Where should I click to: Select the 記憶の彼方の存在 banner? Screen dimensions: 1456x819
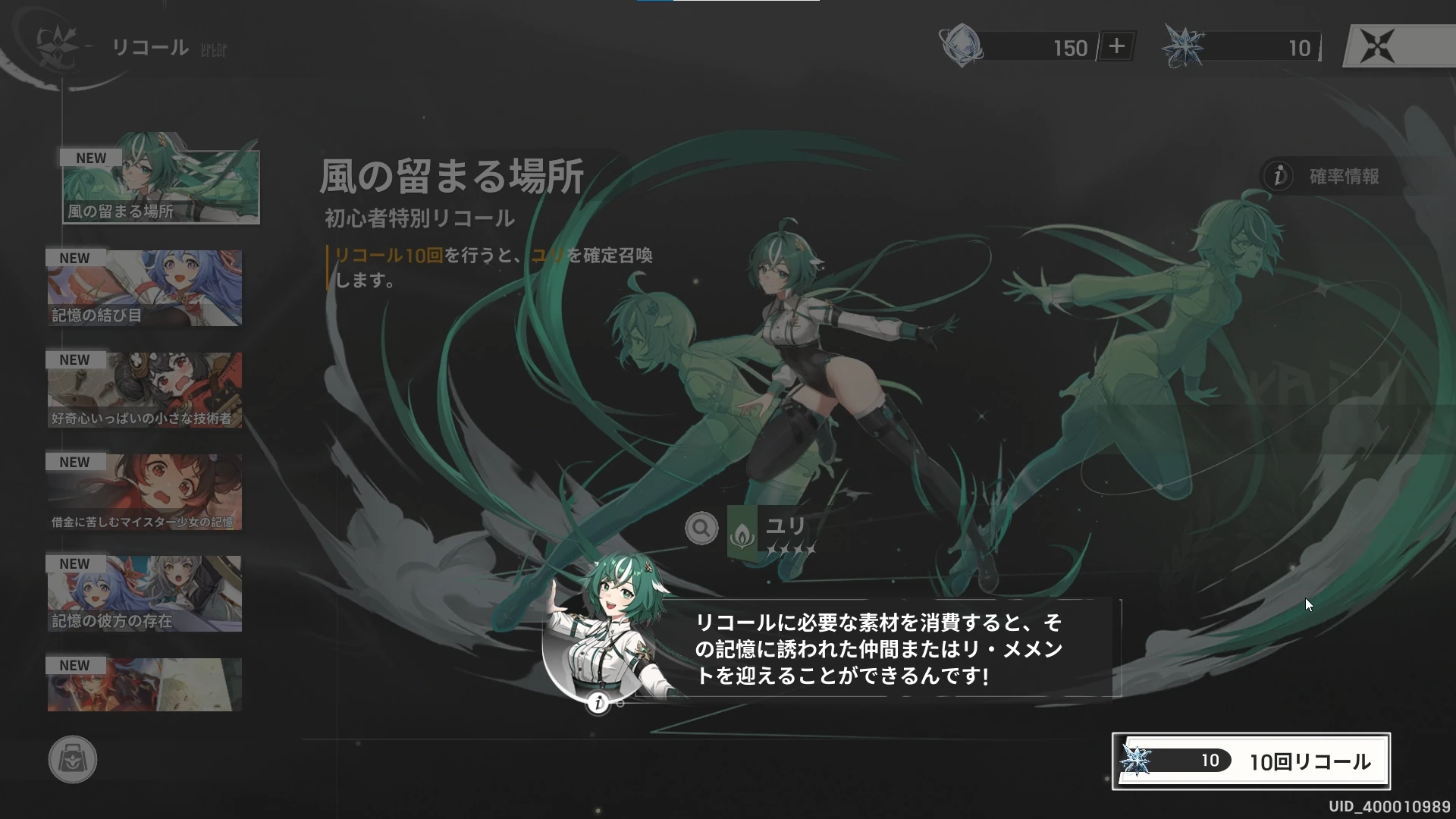pyautogui.click(x=145, y=593)
